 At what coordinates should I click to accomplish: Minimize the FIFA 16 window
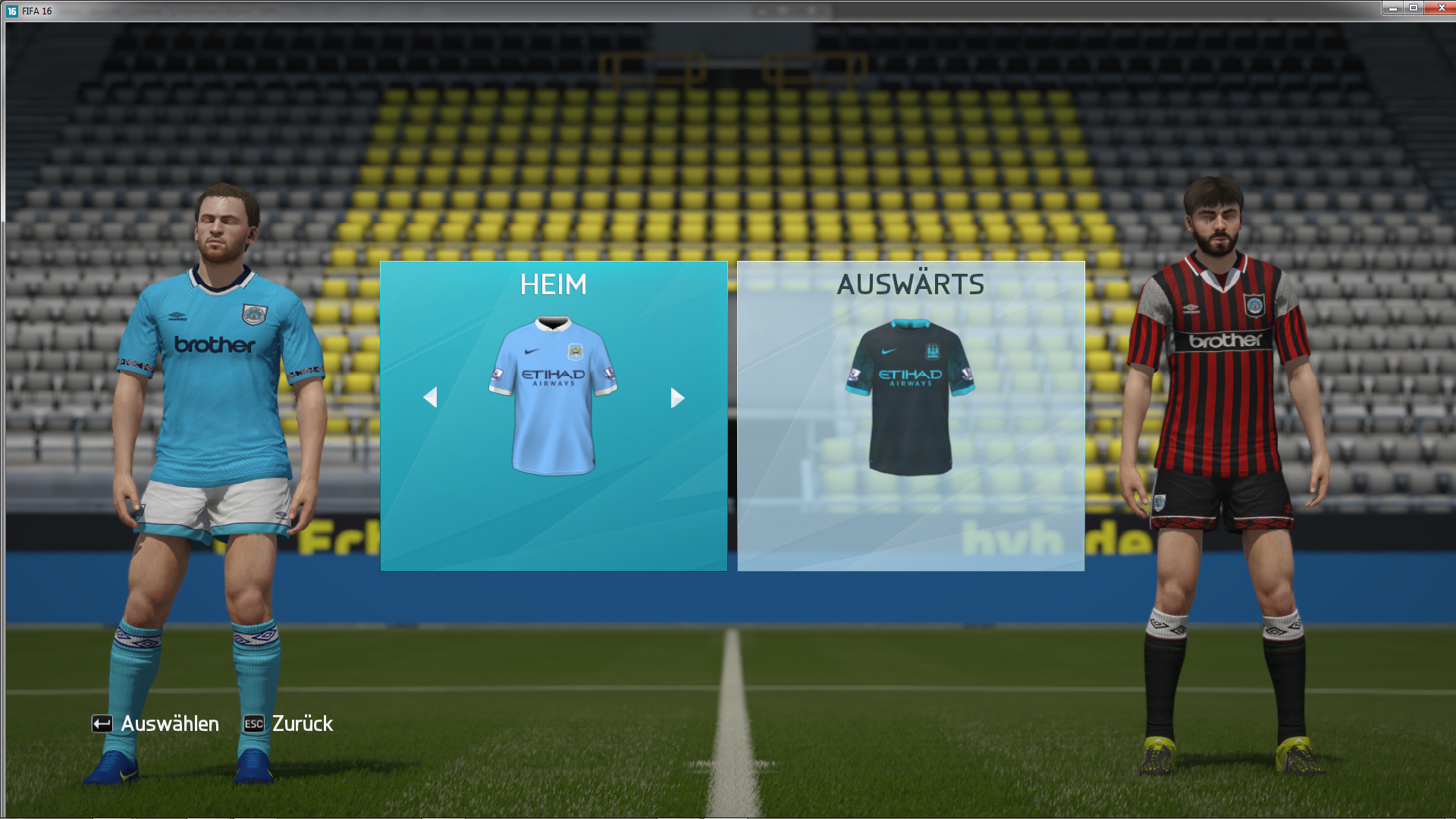click(x=1392, y=8)
